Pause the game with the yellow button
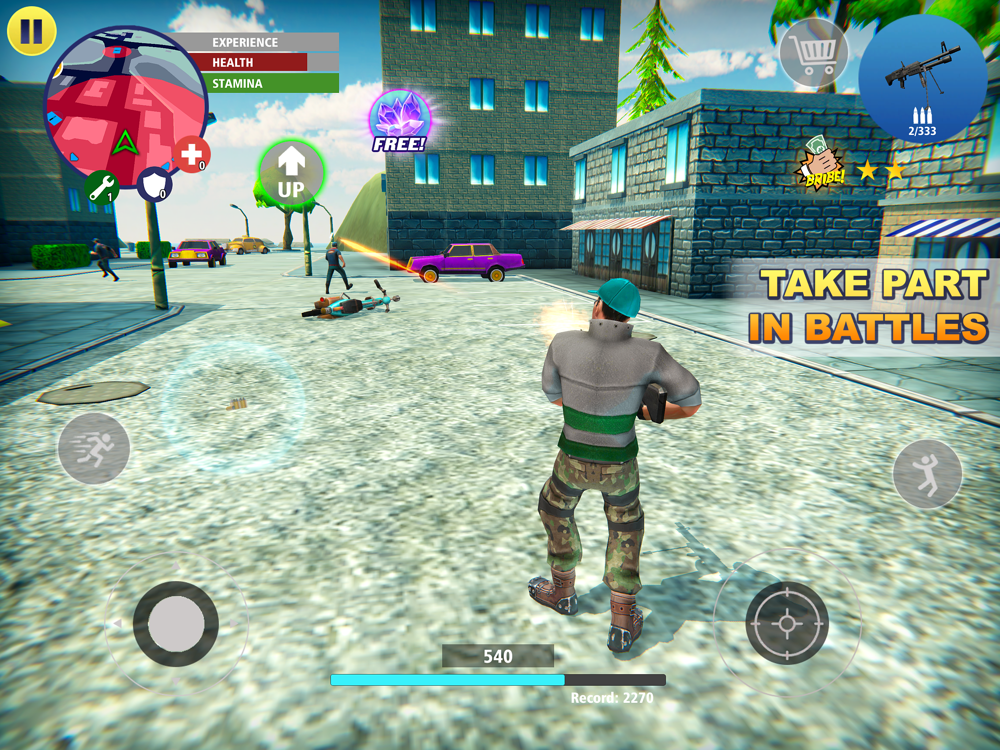Screen dimensions: 1000x750 (31, 31)
